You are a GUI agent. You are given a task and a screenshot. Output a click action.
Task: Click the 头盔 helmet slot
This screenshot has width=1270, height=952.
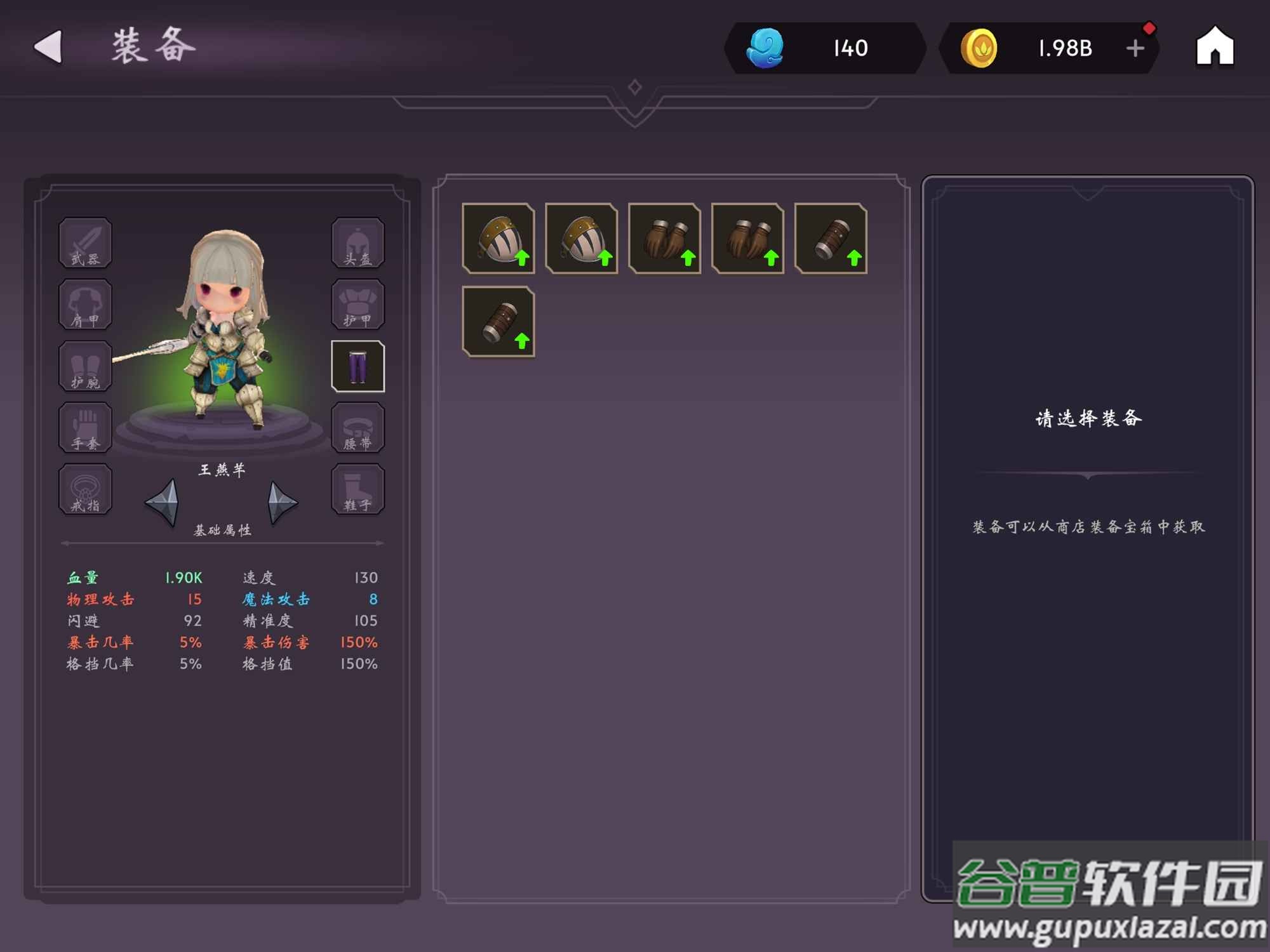(x=358, y=244)
